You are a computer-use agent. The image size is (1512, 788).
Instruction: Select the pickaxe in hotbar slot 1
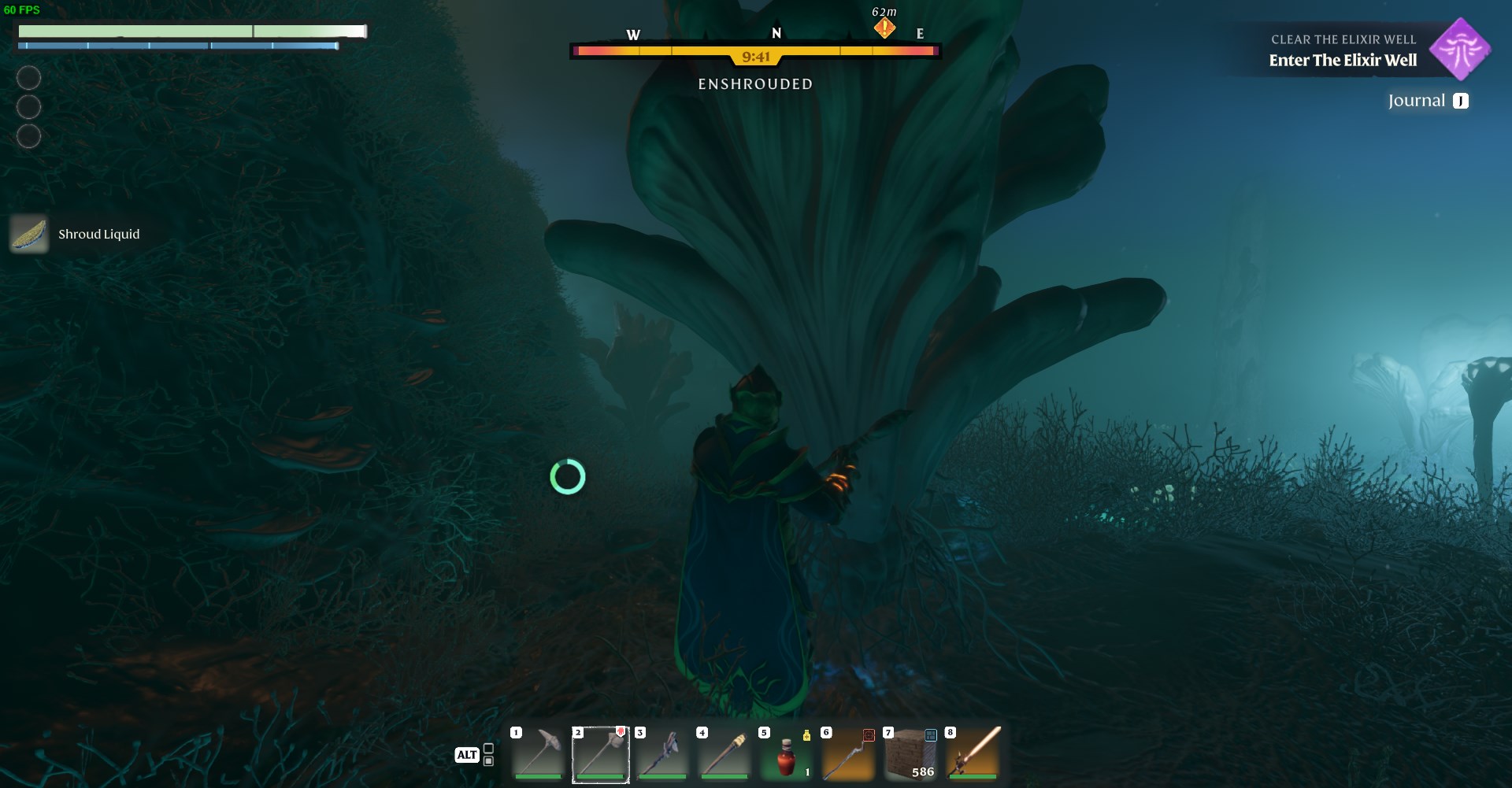point(539,754)
